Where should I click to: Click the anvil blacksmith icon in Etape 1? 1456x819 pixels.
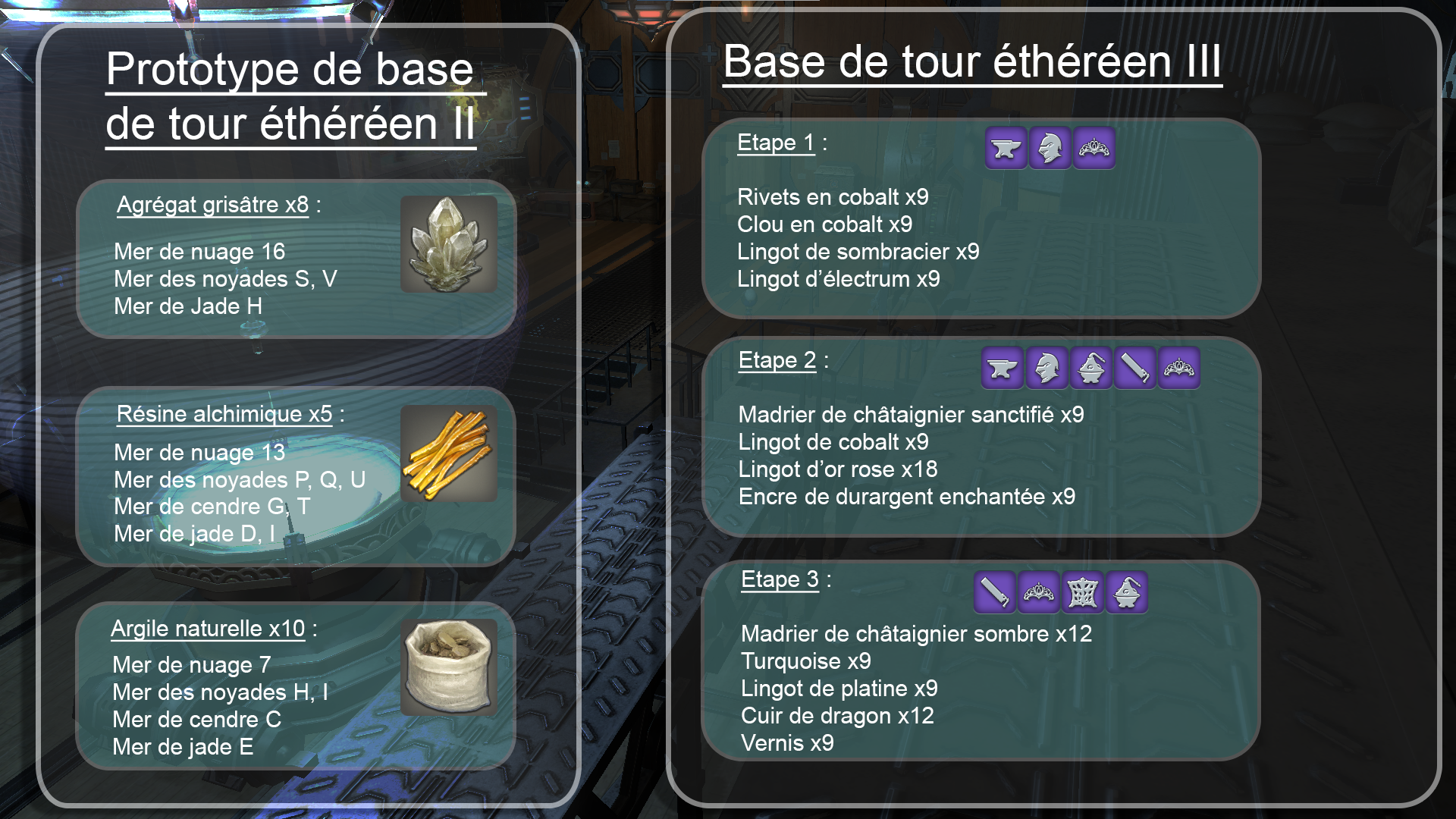1006,148
